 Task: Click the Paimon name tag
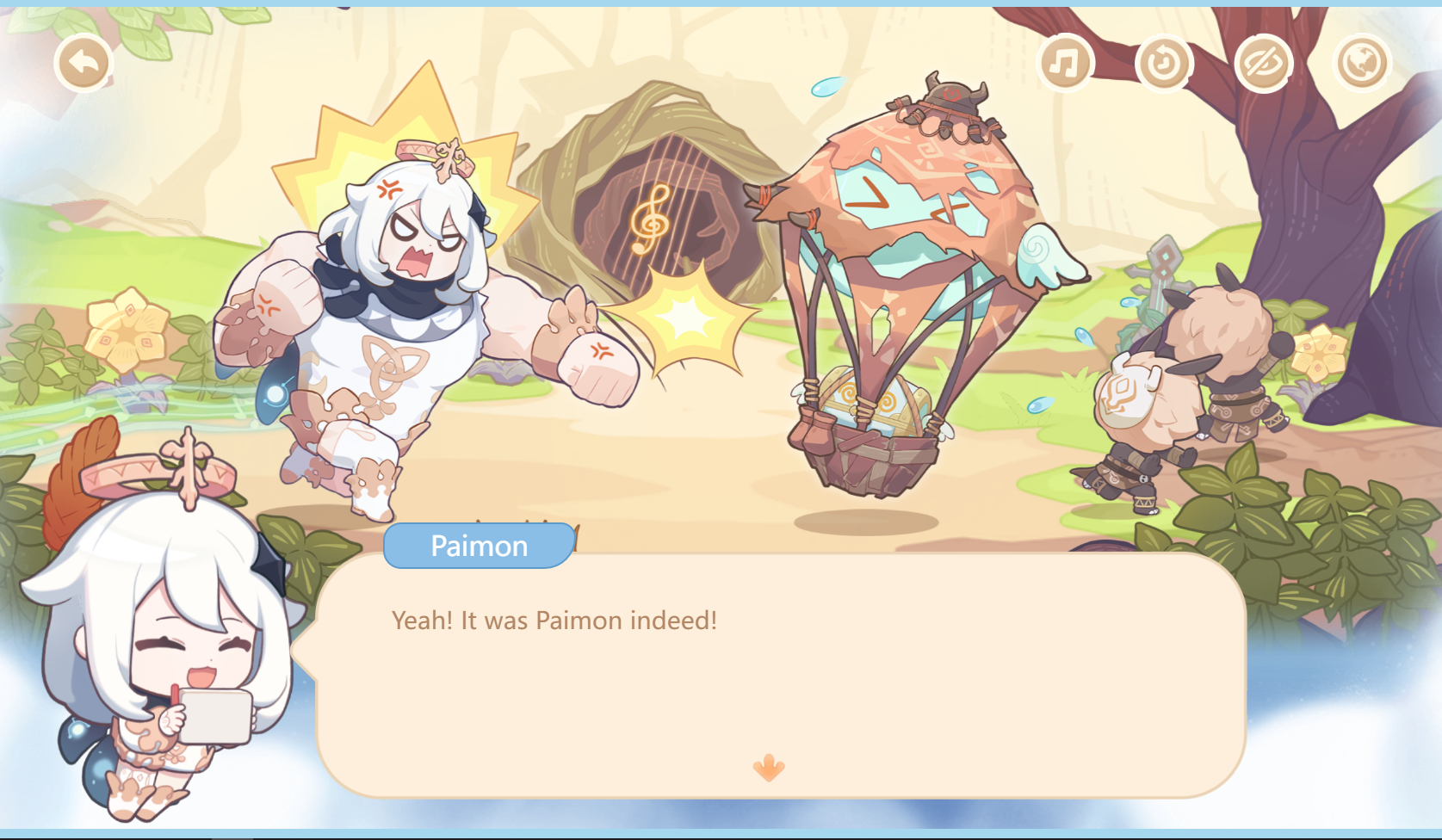tap(479, 544)
